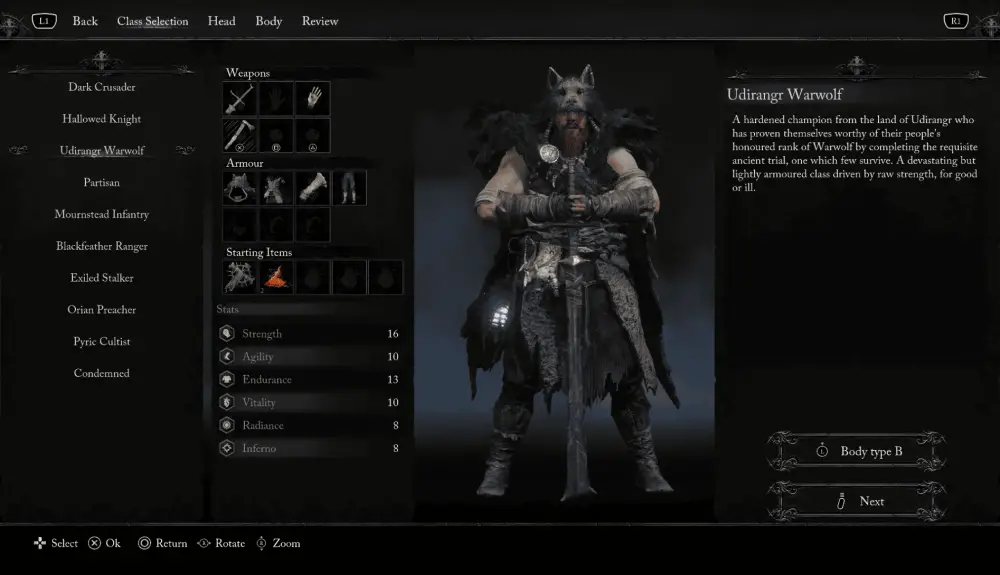Open the Class Selection tab
Image resolution: width=1000 pixels, height=575 pixels.
tap(152, 21)
